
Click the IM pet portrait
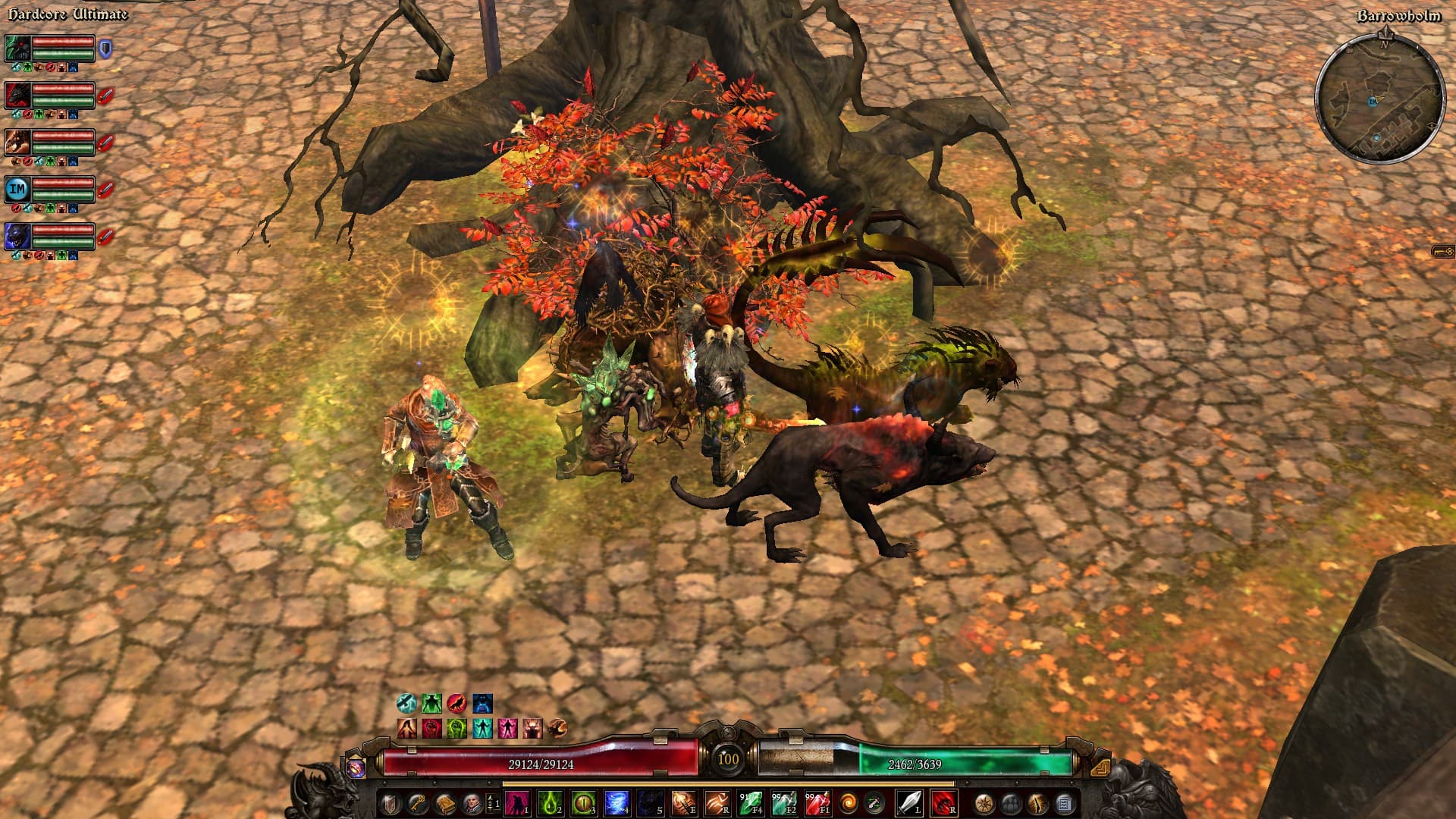[x=17, y=188]
